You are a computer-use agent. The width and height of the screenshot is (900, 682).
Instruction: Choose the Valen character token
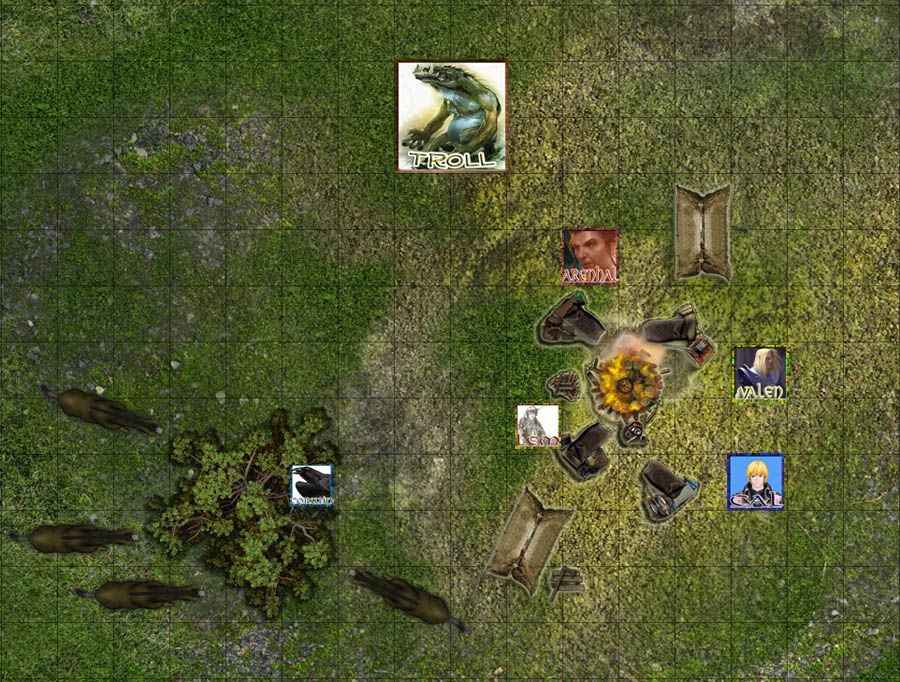tap(760, 374)
